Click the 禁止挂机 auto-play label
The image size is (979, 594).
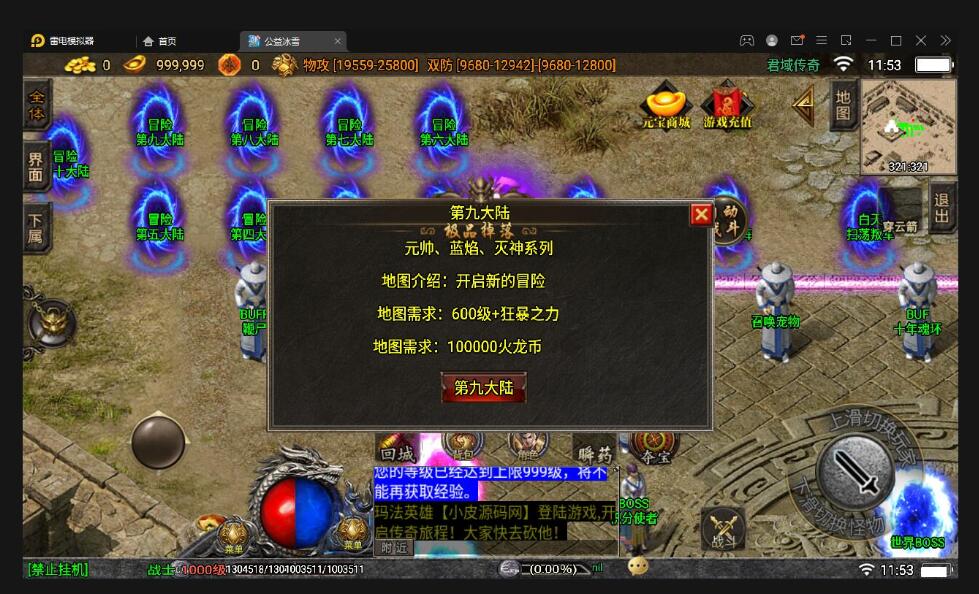point(58,569)
